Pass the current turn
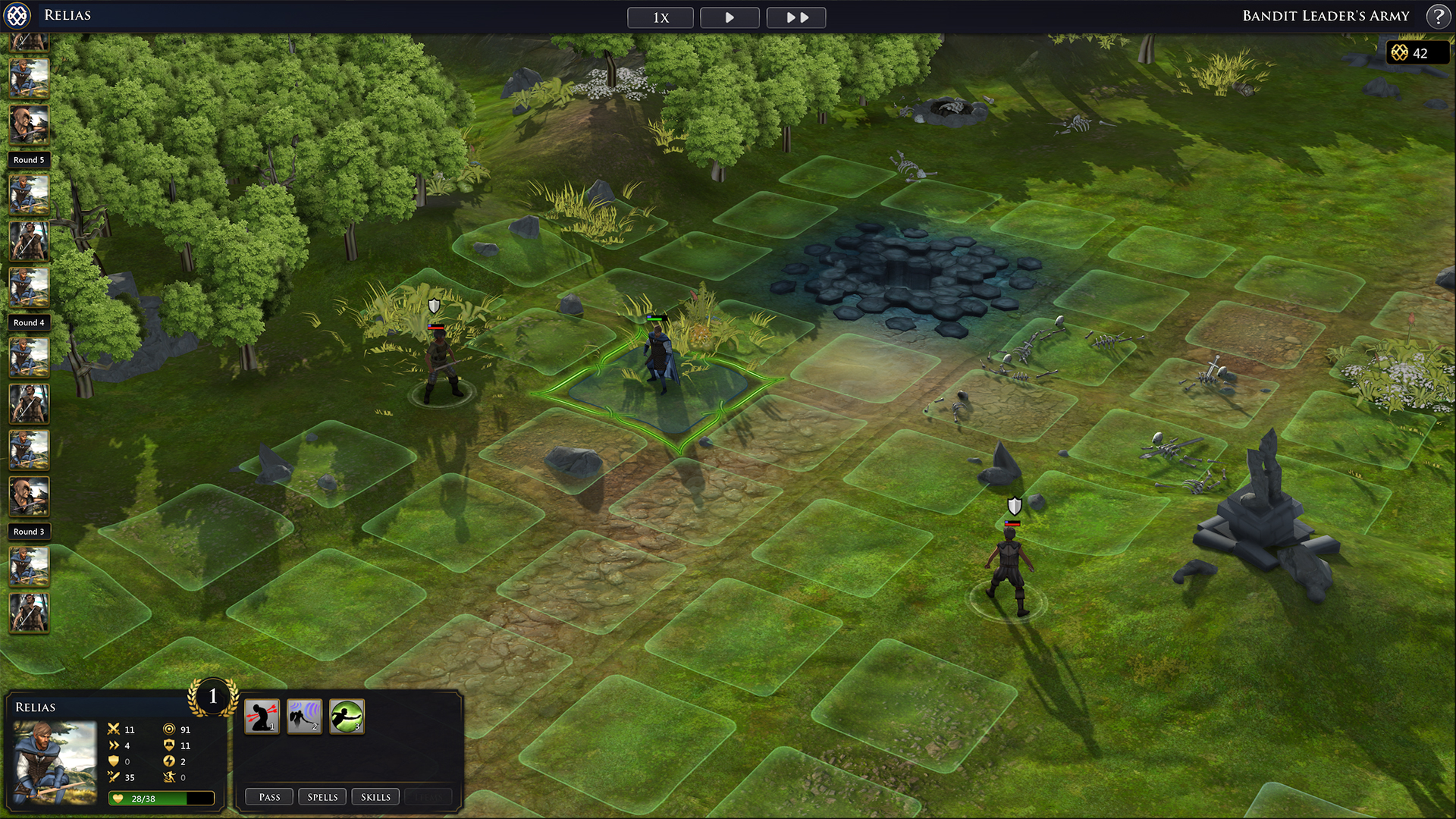 pyautogui.click(x=269, y=797)
